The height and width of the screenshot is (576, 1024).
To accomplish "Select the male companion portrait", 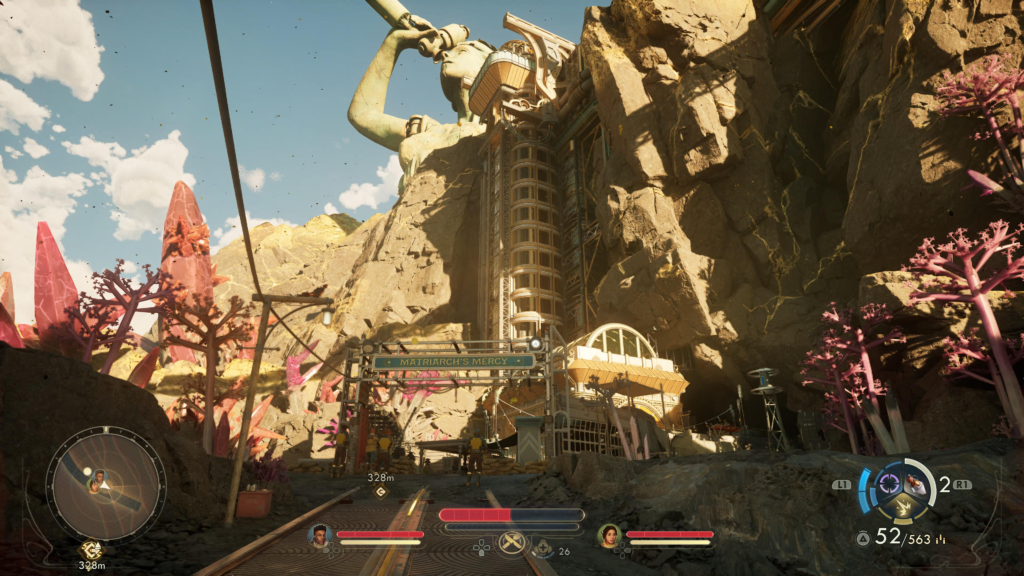I will (x=320, y=536).
